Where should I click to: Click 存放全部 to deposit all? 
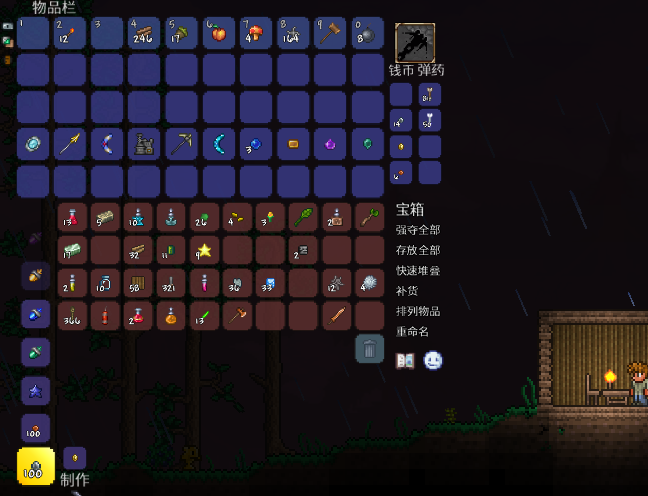pyautogui.click(x=418, y=251)
